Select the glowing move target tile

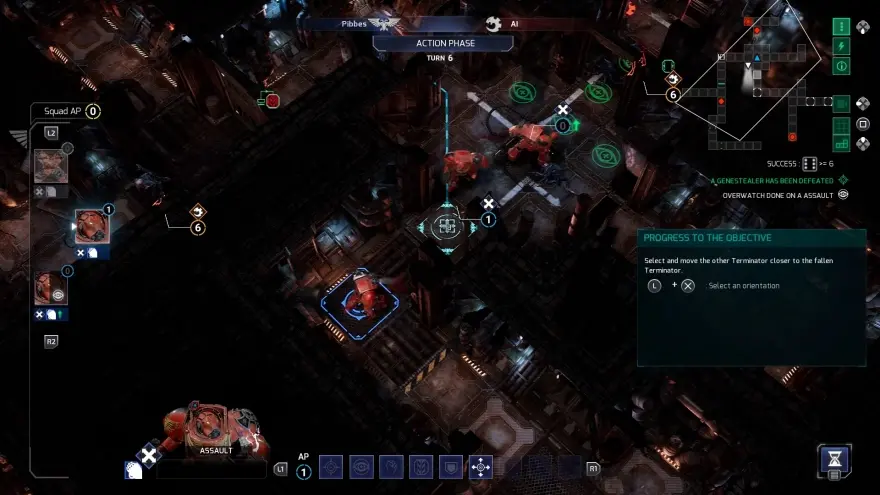pos(447,227)
